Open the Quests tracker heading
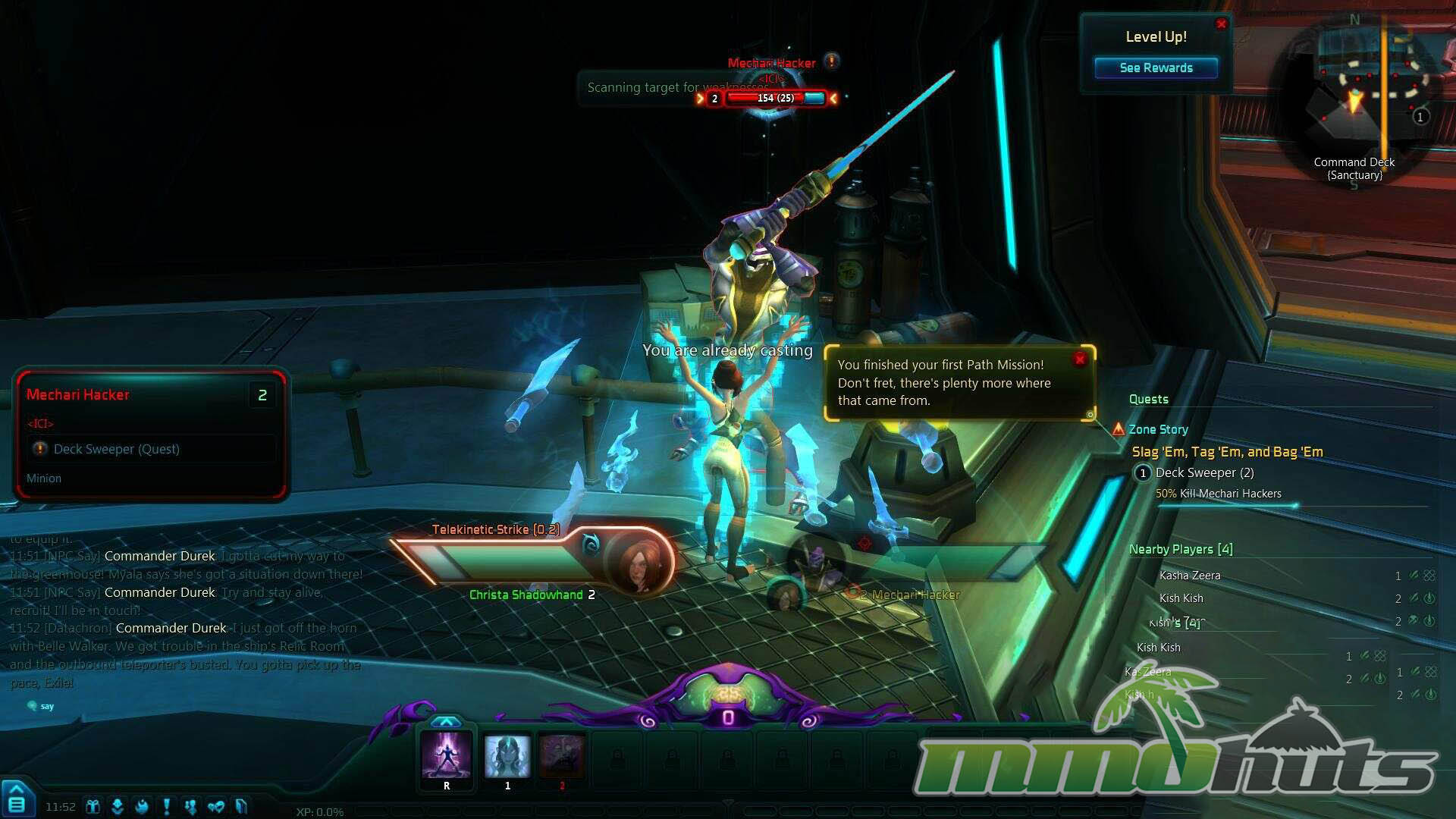 [x=1148, y=400]
